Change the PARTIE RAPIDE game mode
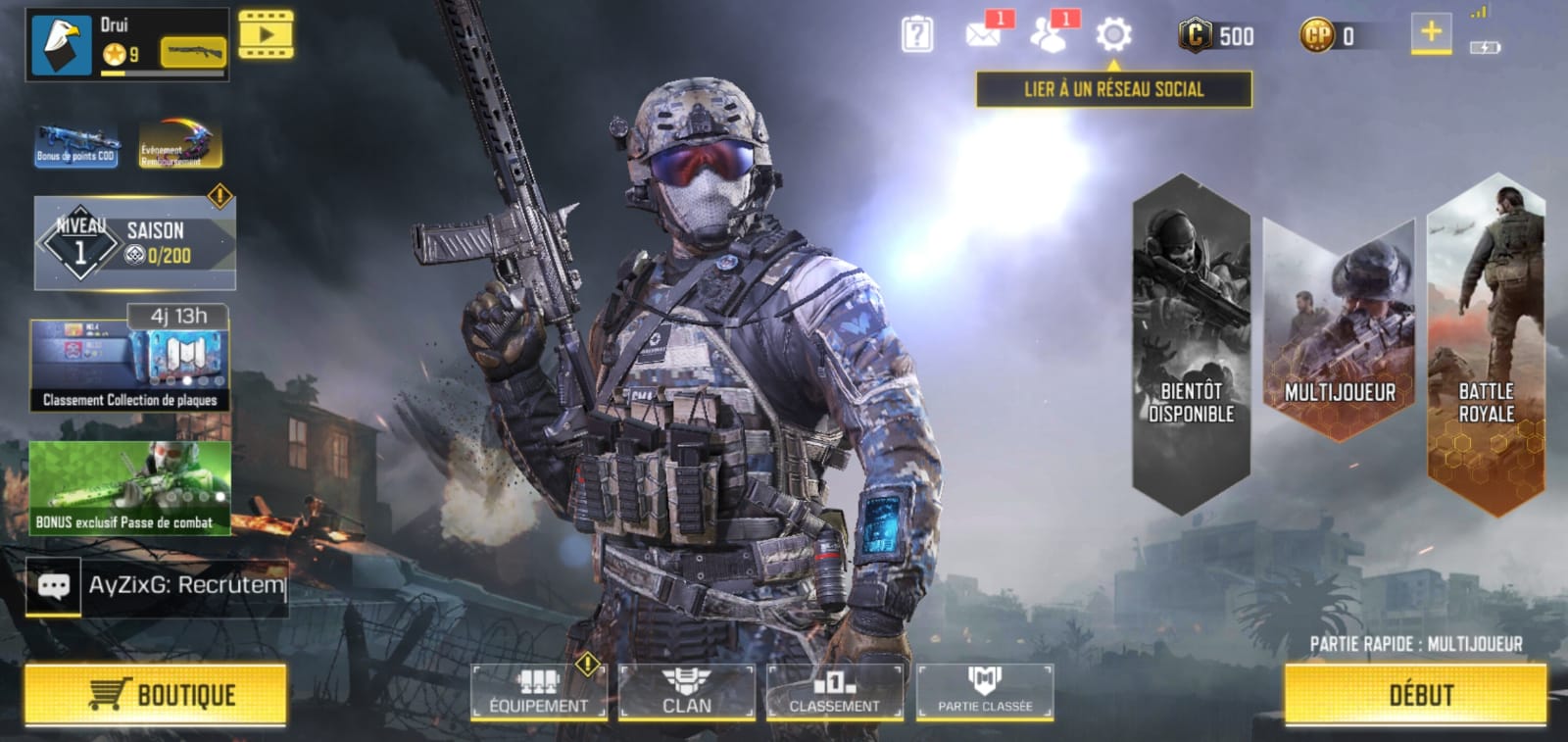The height and width of the screenshot is (742, 1568). 1418,645
